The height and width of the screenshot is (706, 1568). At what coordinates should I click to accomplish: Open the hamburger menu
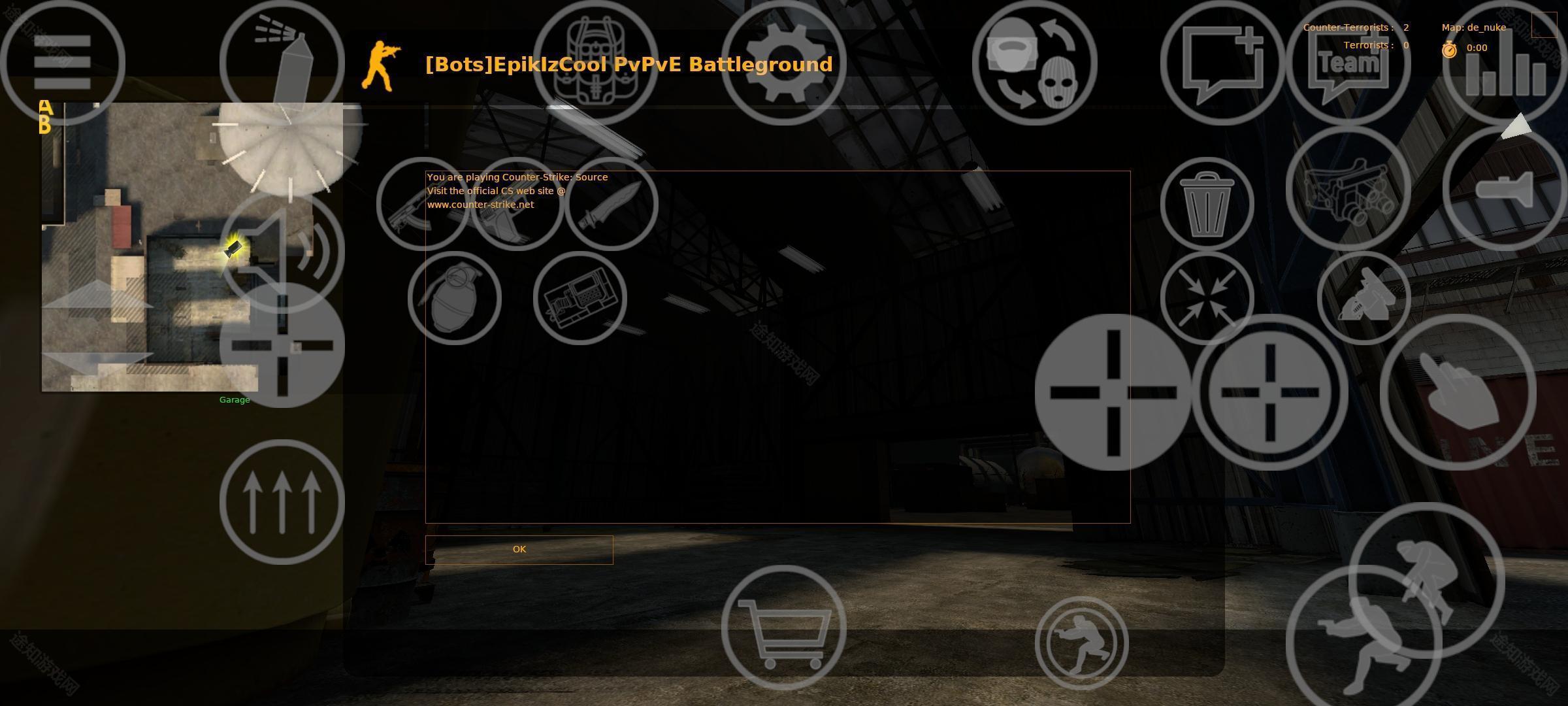pos(62,63)
